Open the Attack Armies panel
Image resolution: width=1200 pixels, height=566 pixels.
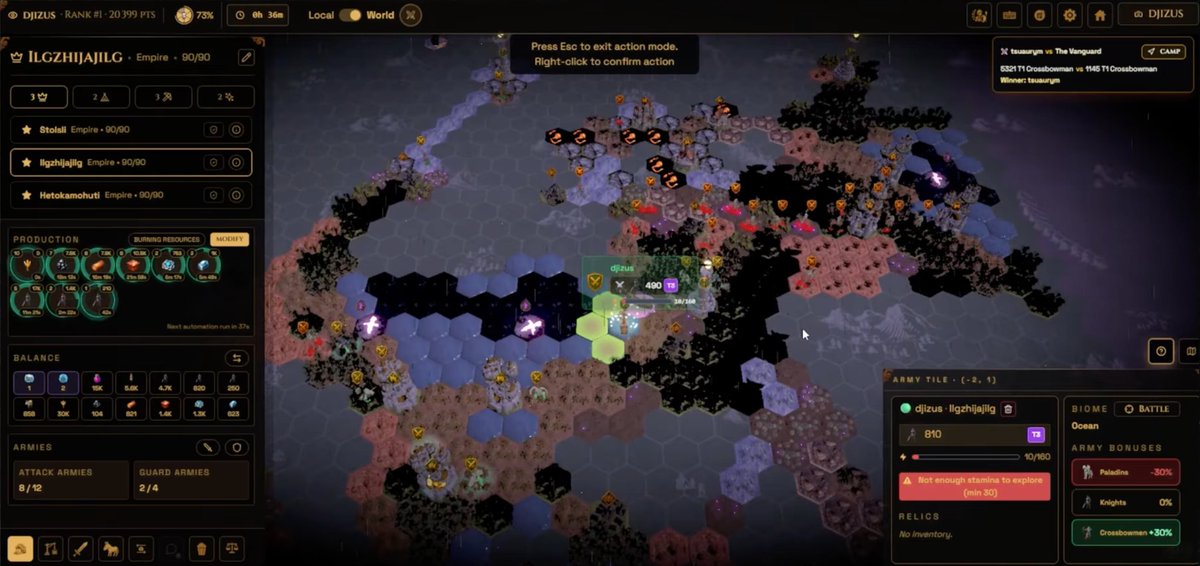point(70,480)
